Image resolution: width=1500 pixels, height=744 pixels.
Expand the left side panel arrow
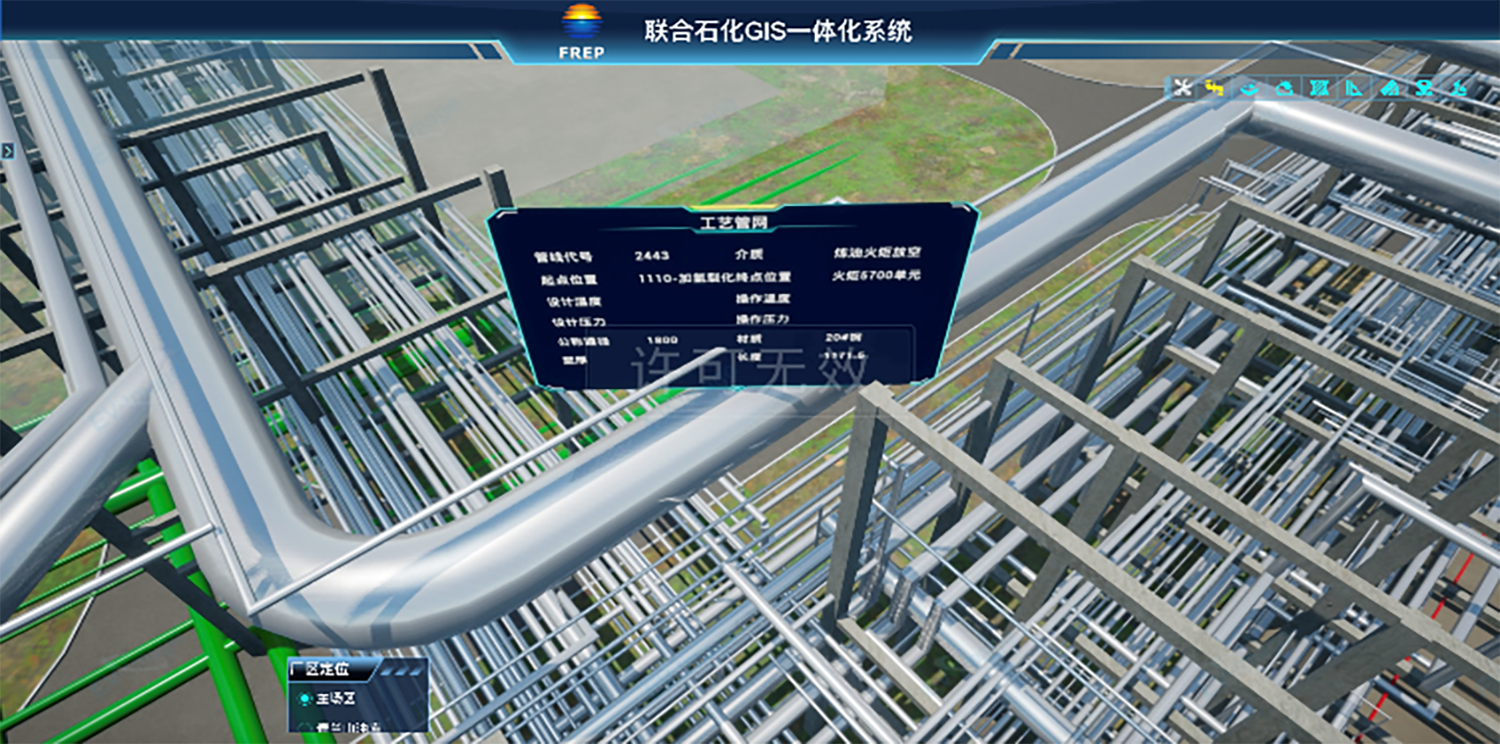[x=7, y=151]
